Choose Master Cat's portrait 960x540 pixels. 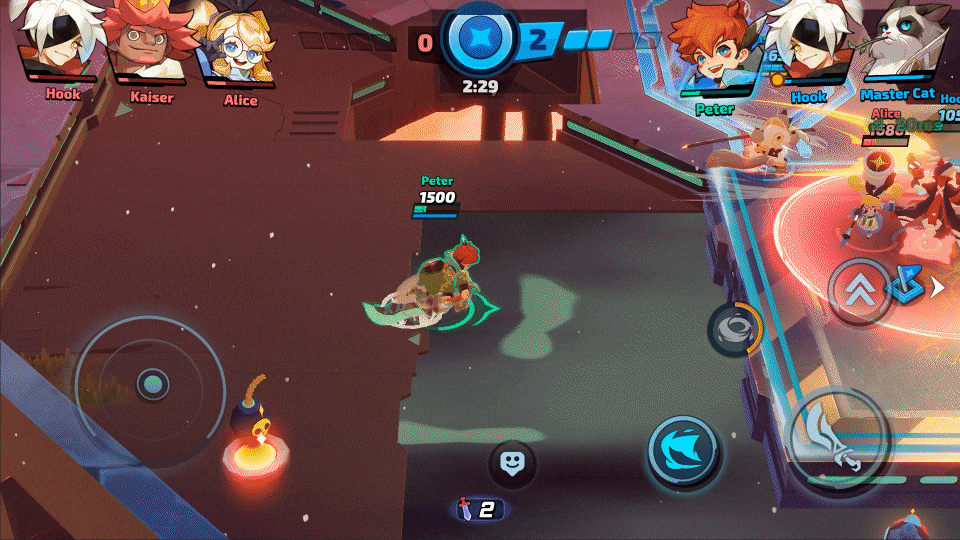point(896,45)
